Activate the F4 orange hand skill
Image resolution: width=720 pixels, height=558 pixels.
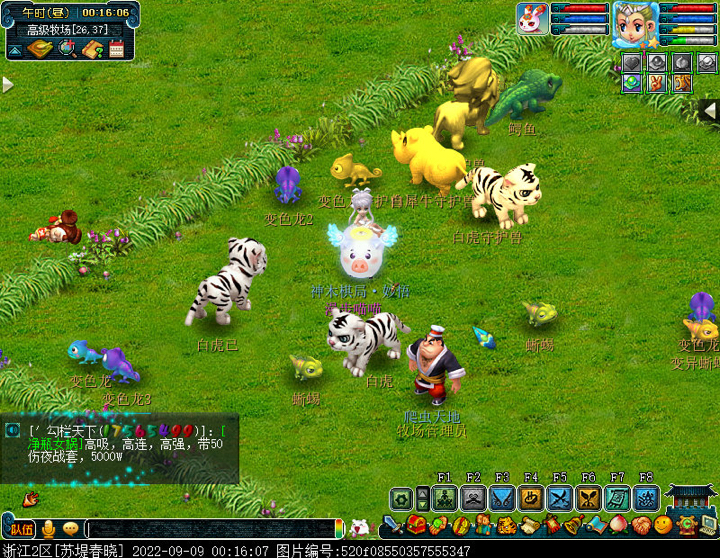pos(531,498)
